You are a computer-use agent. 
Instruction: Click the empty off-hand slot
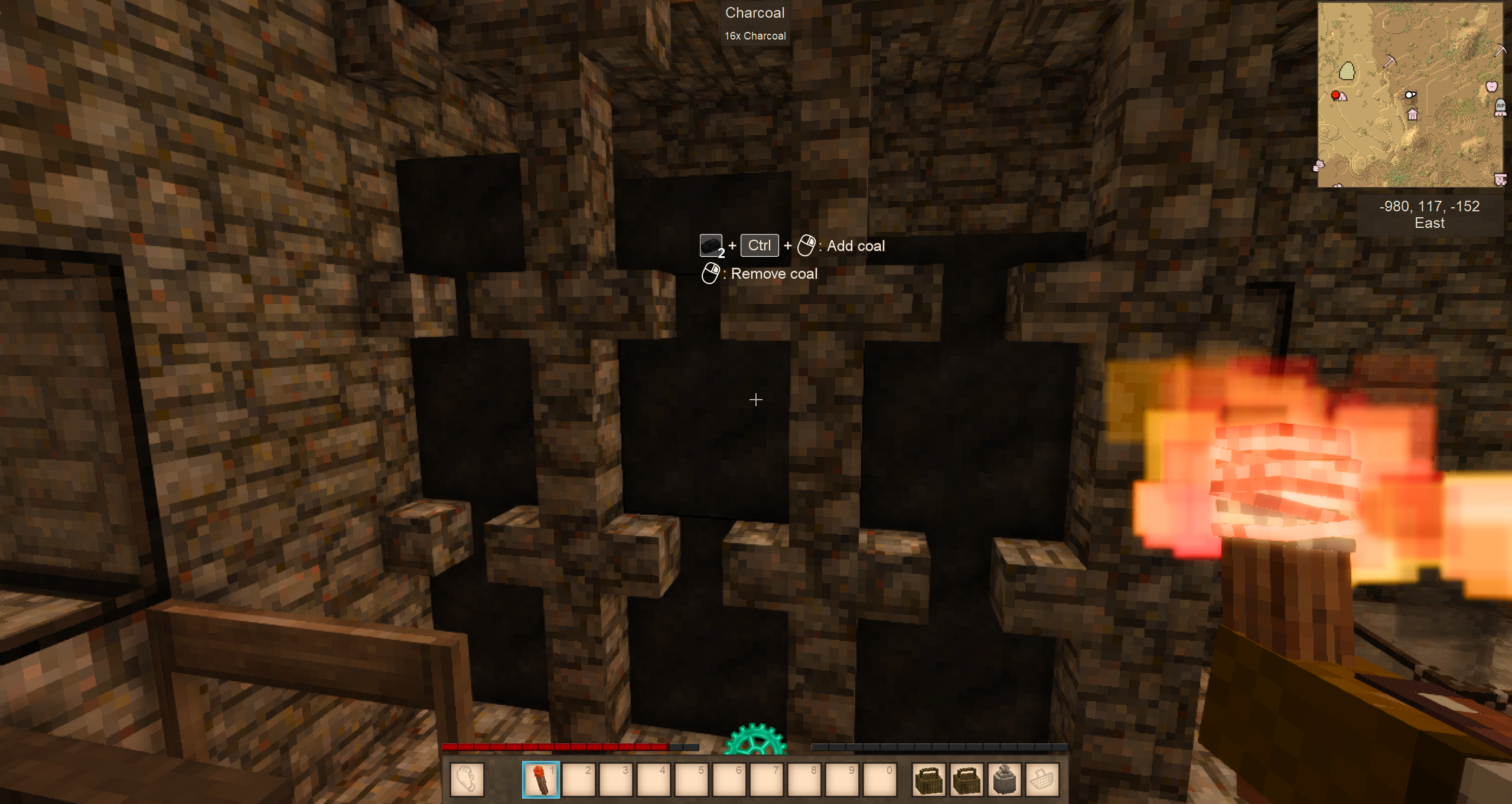click(x=467, y=779)
